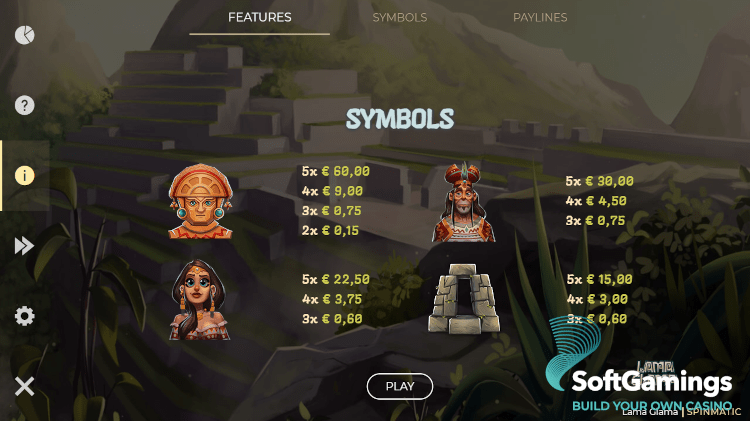Click the Play button
The height and width of the screenshot is (421, 750).
click(x=399, y=386)
